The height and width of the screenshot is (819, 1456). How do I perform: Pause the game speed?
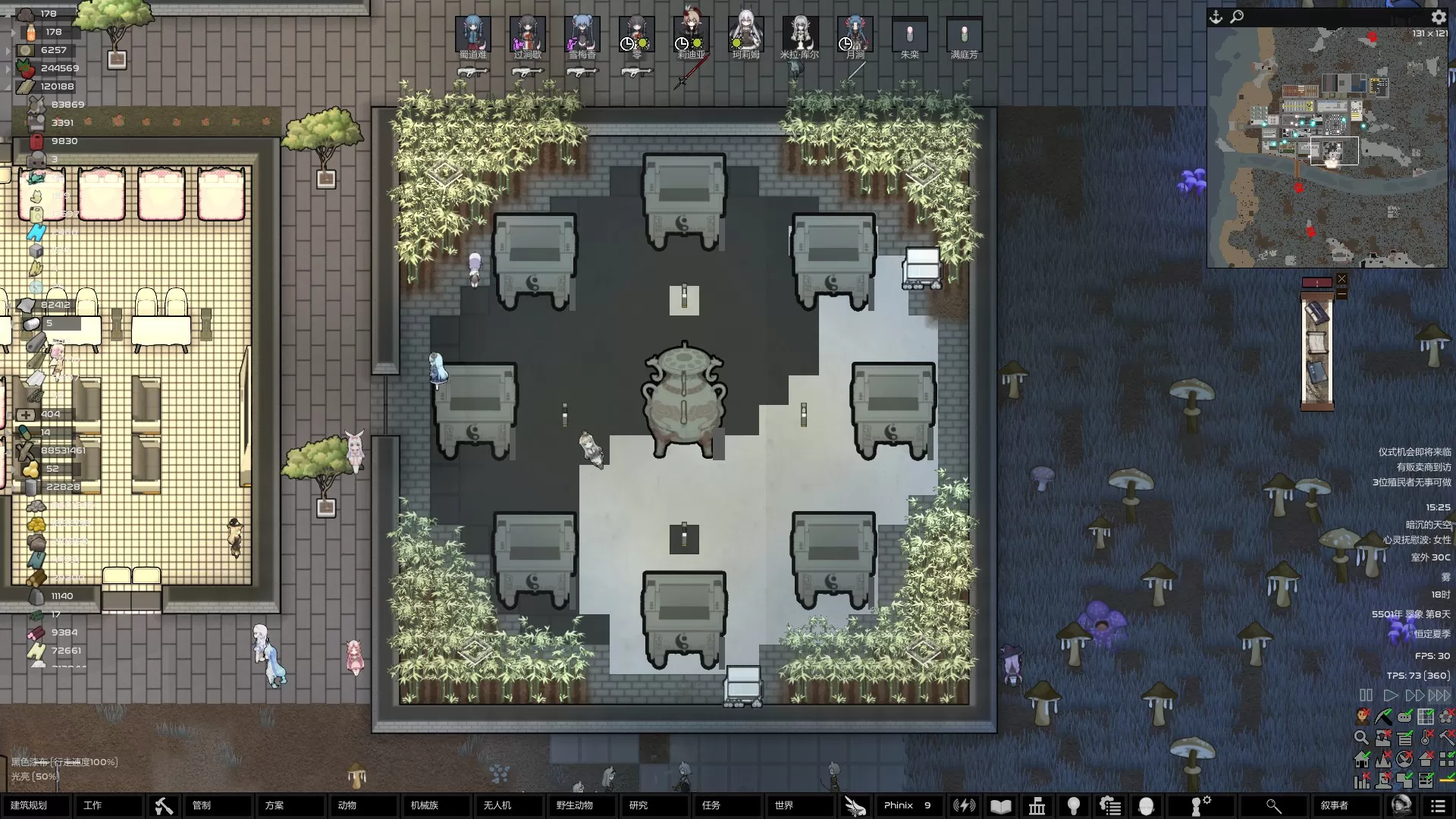[1366, 695]
